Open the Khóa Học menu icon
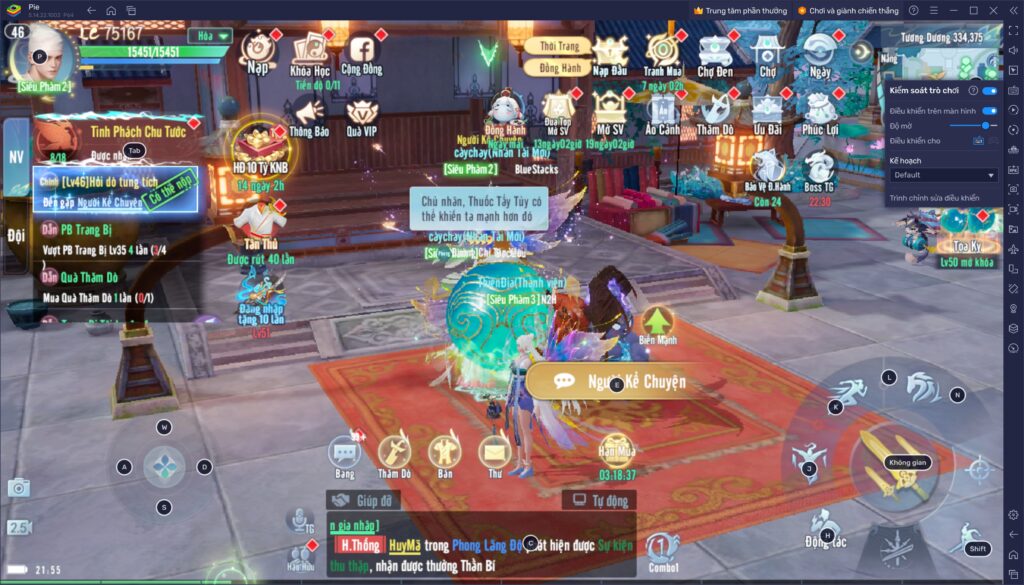Viewport: 1024px width, 585px height. click(x=309, y=52)
